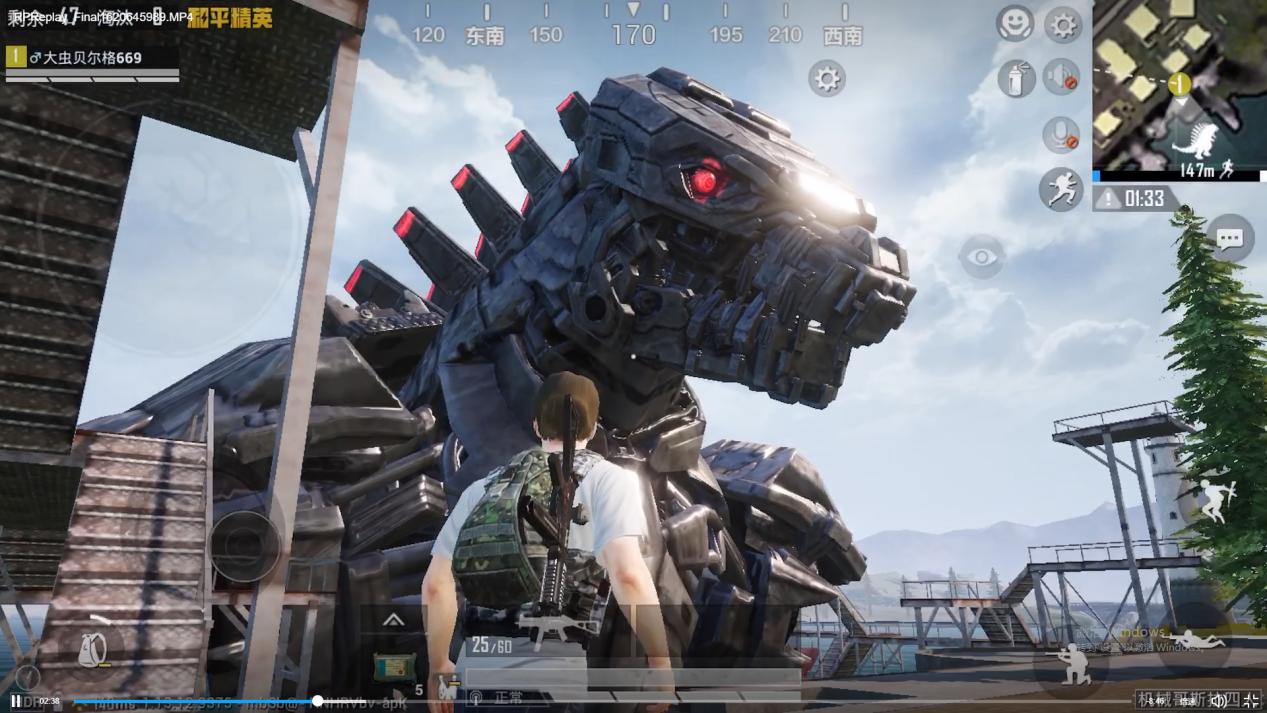Tap the eye free-look button
This screenshot has width=1267, height=713.
[x=981, y=257]
